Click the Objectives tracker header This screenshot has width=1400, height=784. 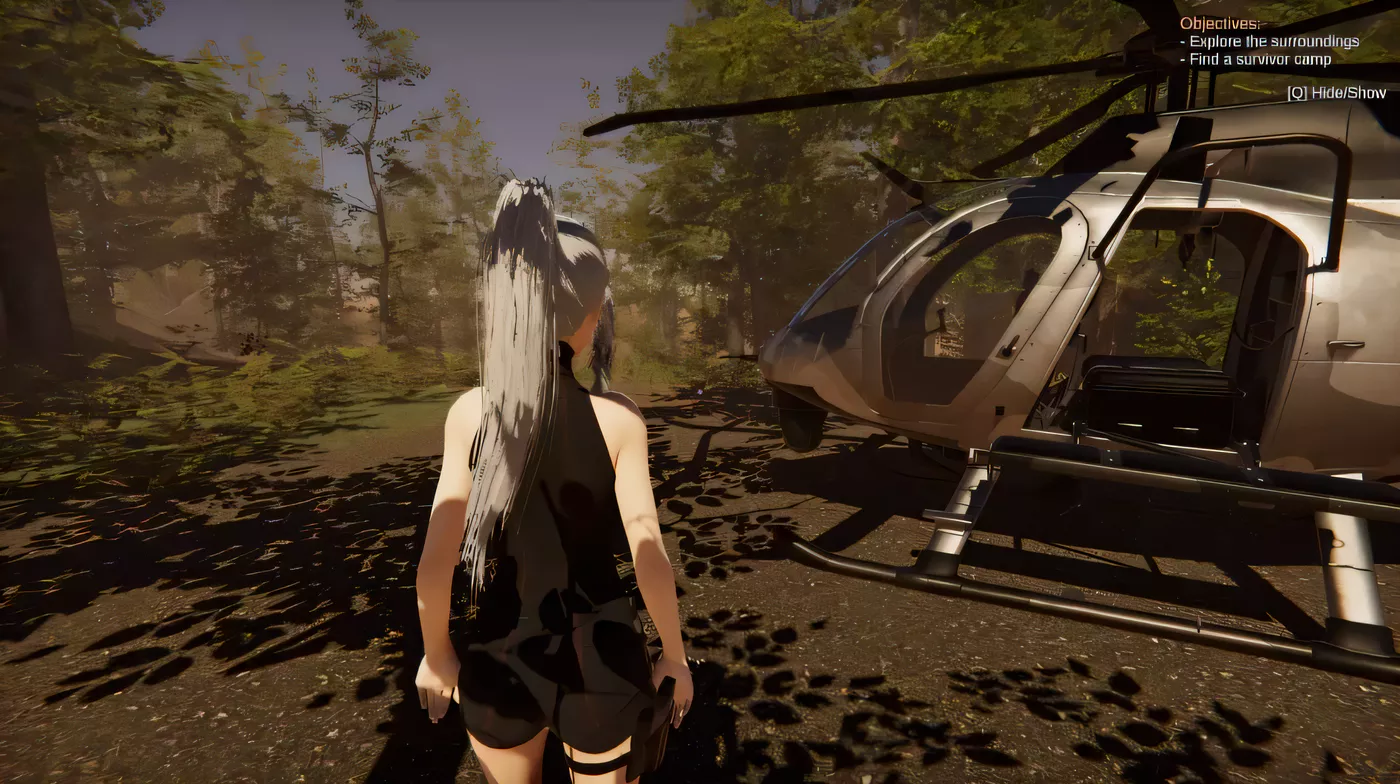pyautogui.click(x=1220, y=23)
